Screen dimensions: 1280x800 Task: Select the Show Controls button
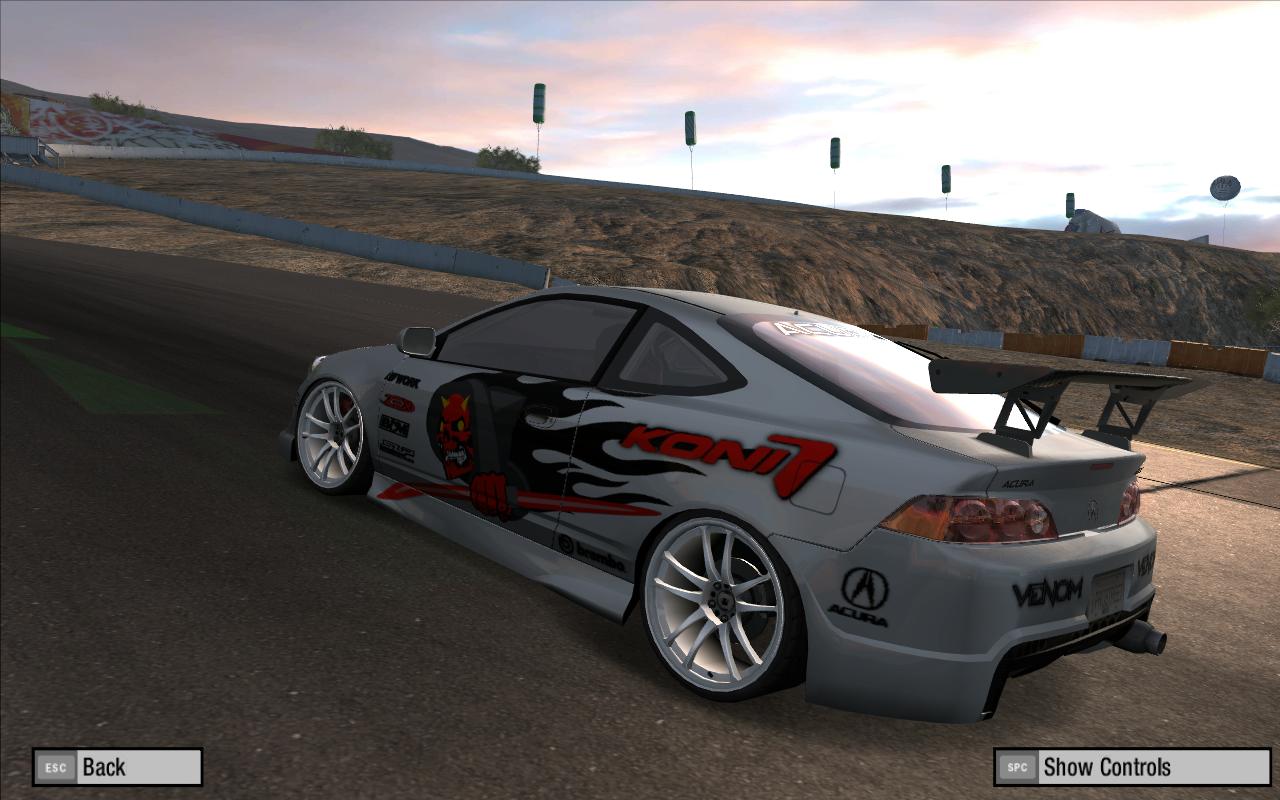(1132, 767)
